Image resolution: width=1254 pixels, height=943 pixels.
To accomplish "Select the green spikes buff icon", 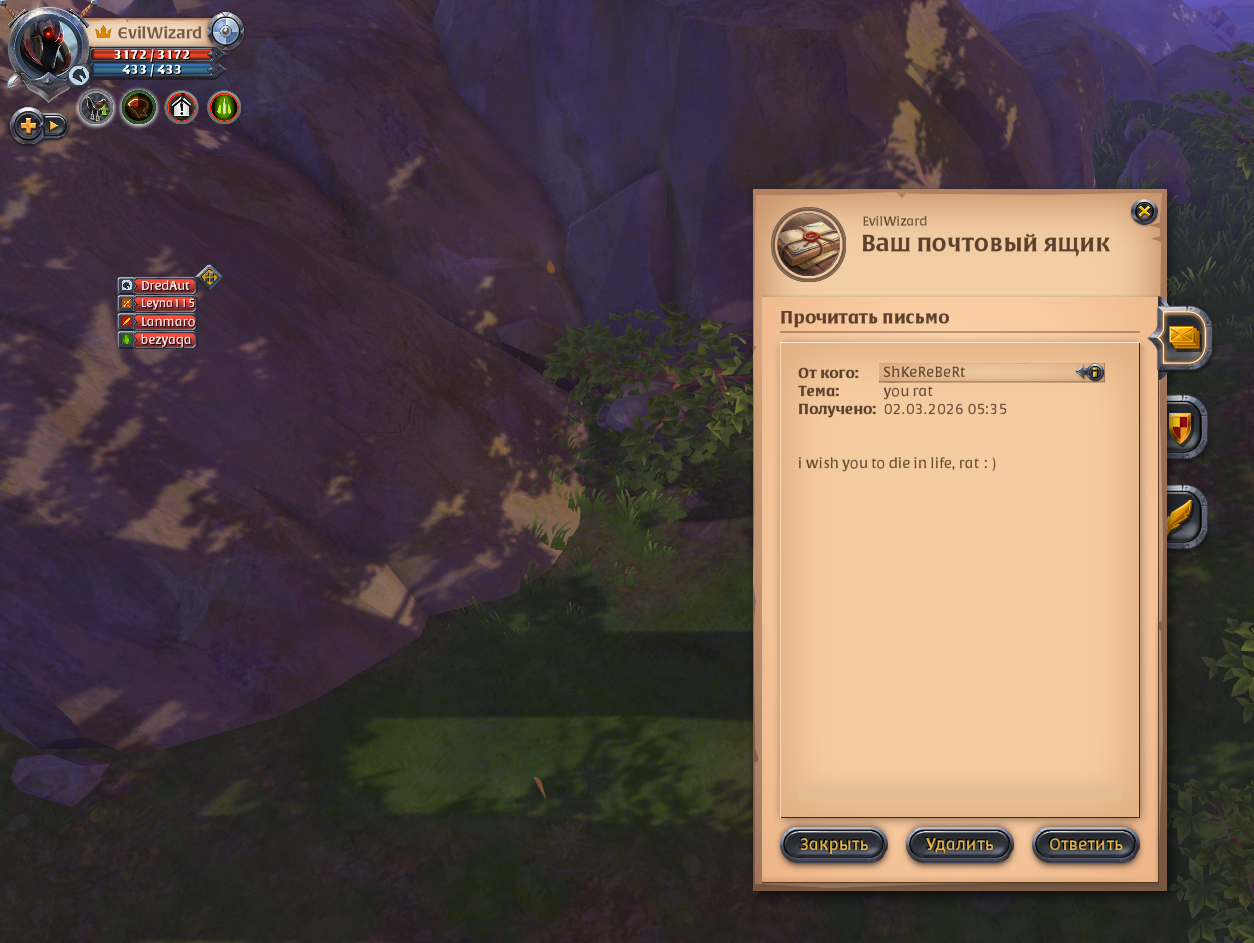I will pos(224,108).
